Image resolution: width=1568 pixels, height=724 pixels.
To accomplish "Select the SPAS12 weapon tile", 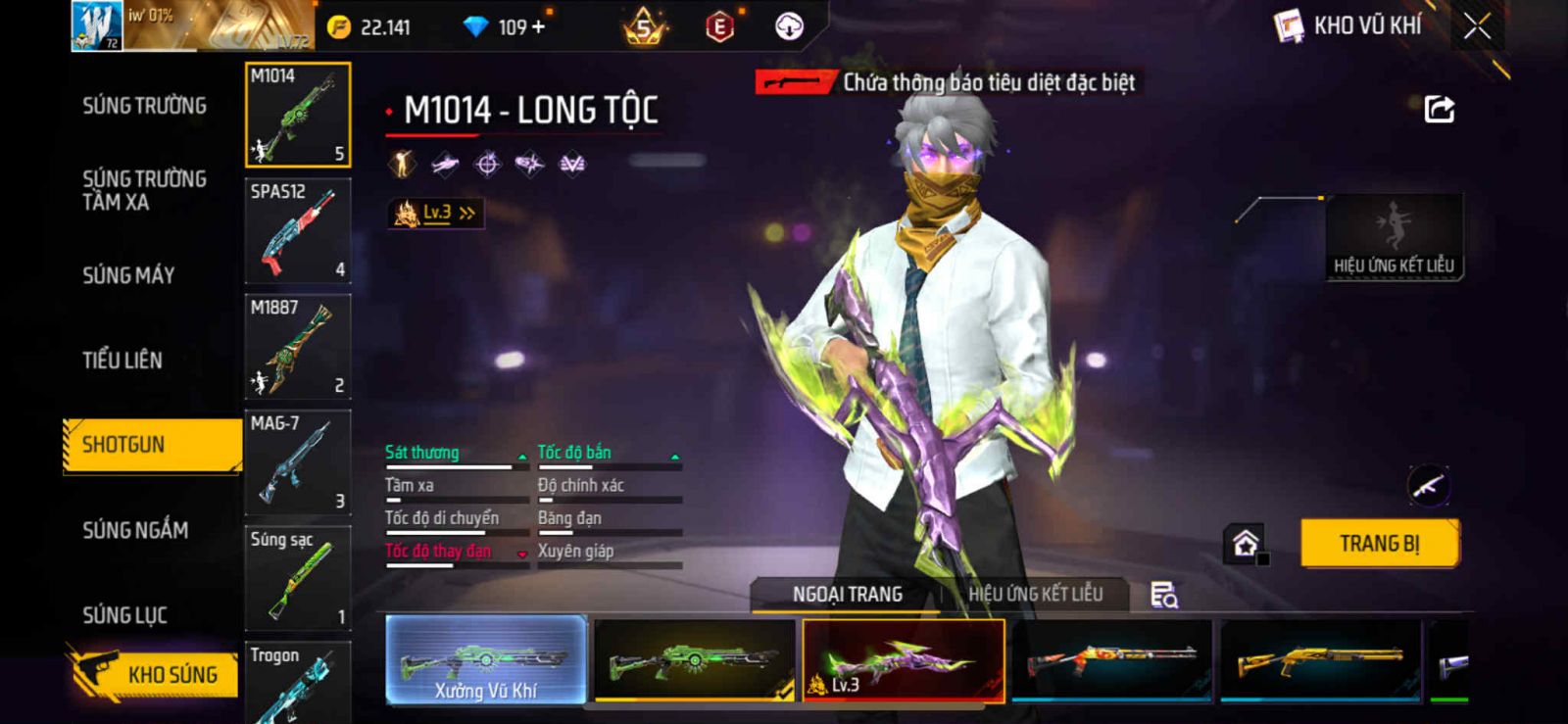I will 297,231.
